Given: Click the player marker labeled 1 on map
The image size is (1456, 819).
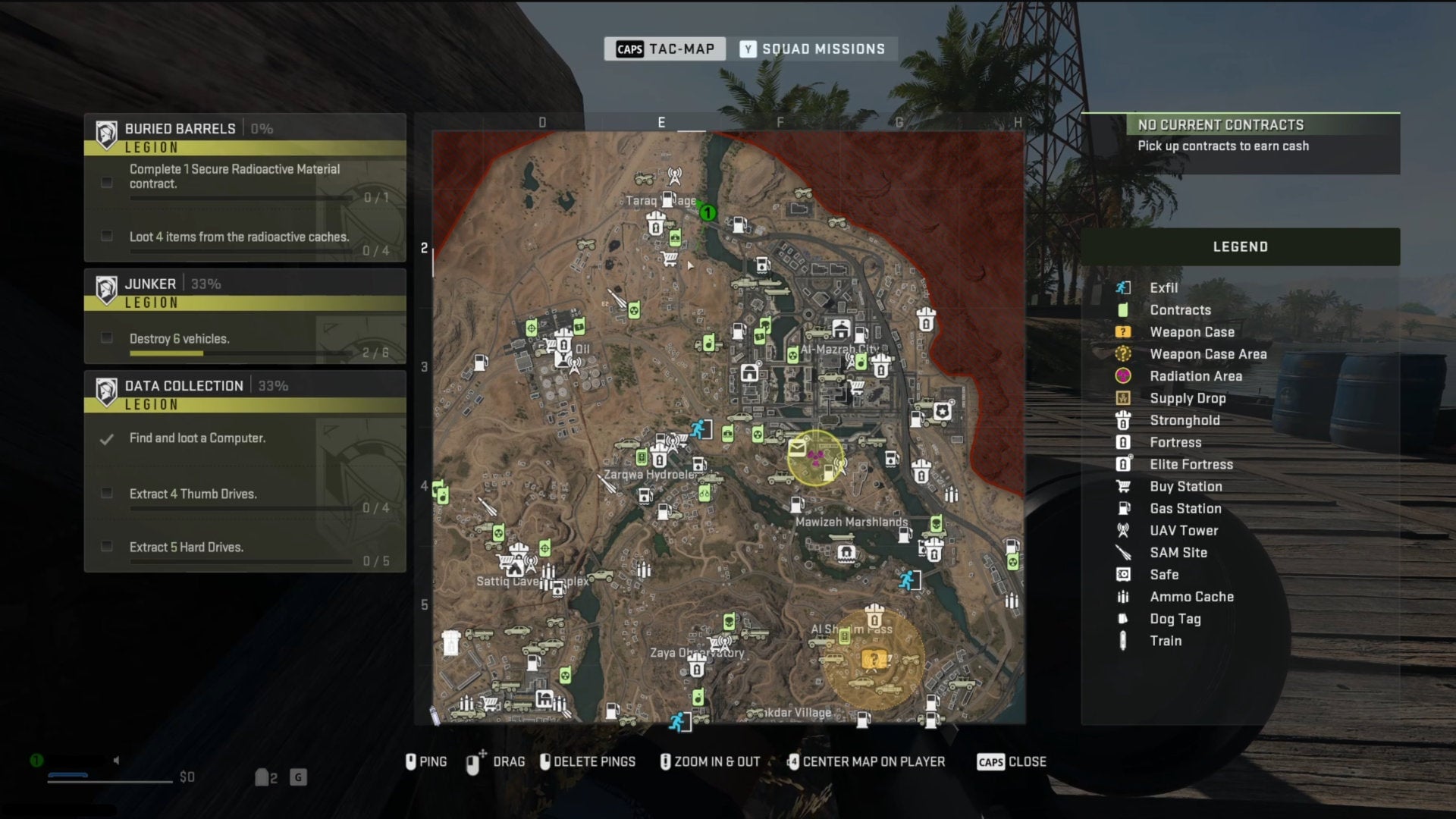Looking at the screenshot, I should (x=708, y=214).
